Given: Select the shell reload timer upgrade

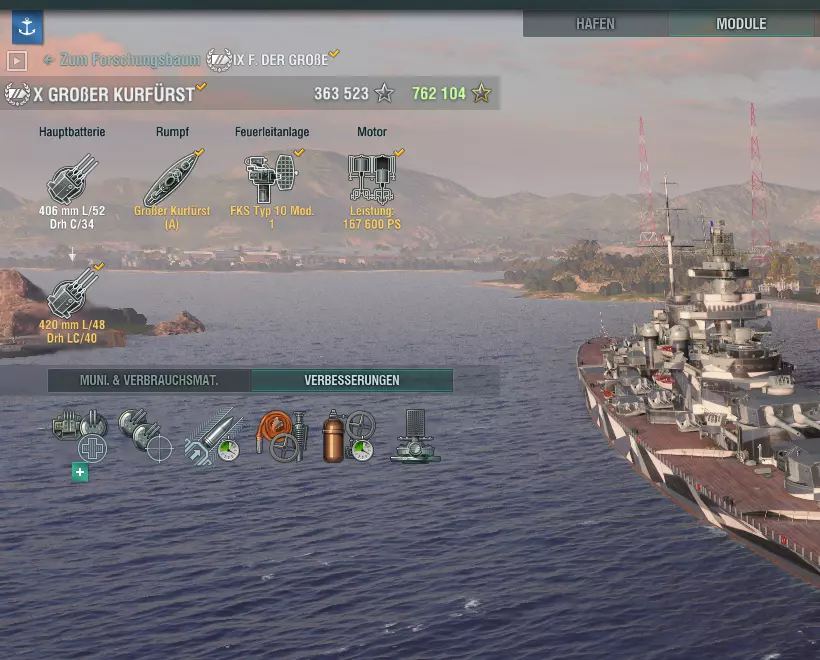Looking at the screenshot, I should pos(213,436).
